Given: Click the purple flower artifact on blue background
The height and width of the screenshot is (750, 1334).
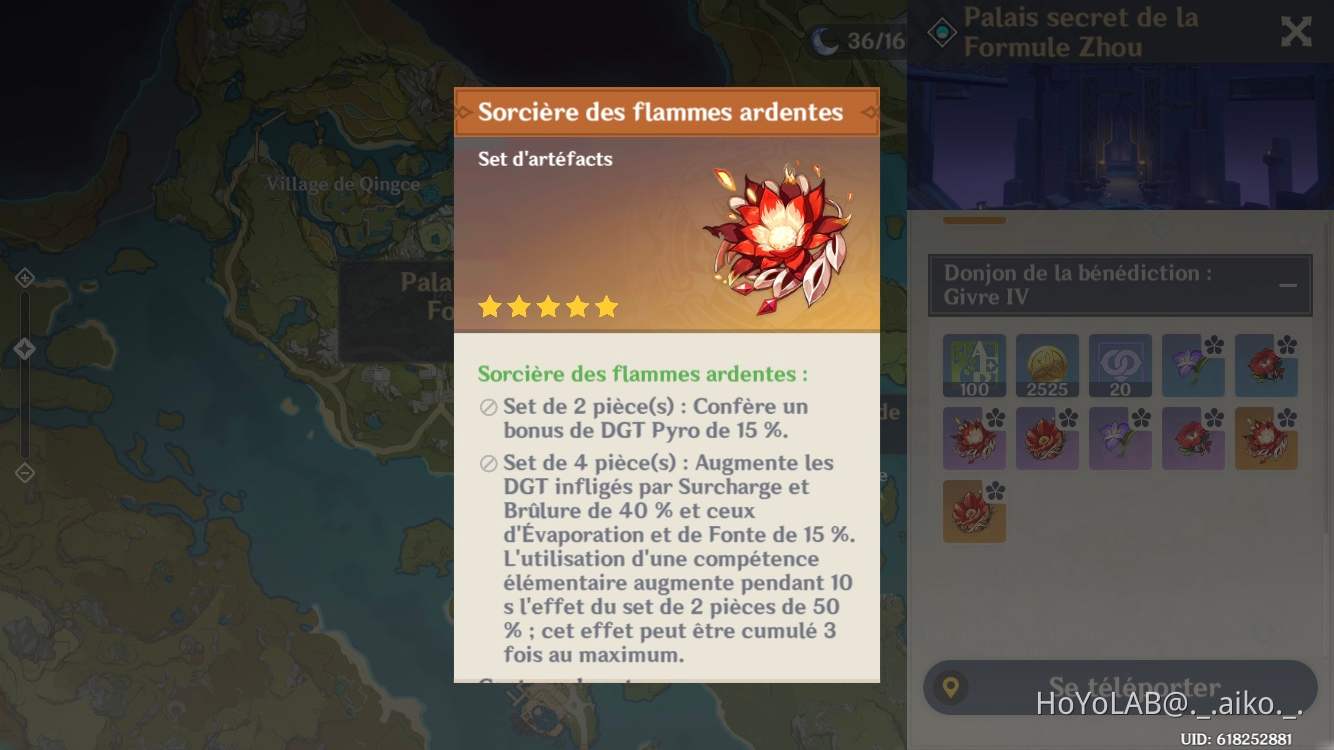Looking at the screenshot, I should click(1193, 365).
